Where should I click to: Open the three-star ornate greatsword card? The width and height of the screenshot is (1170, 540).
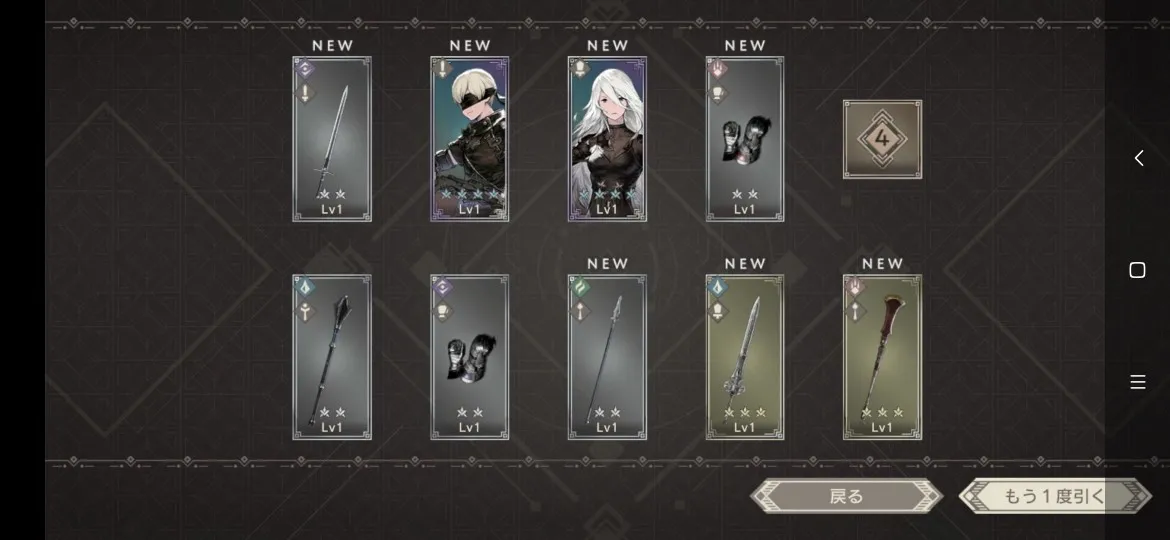coord(745,357)
